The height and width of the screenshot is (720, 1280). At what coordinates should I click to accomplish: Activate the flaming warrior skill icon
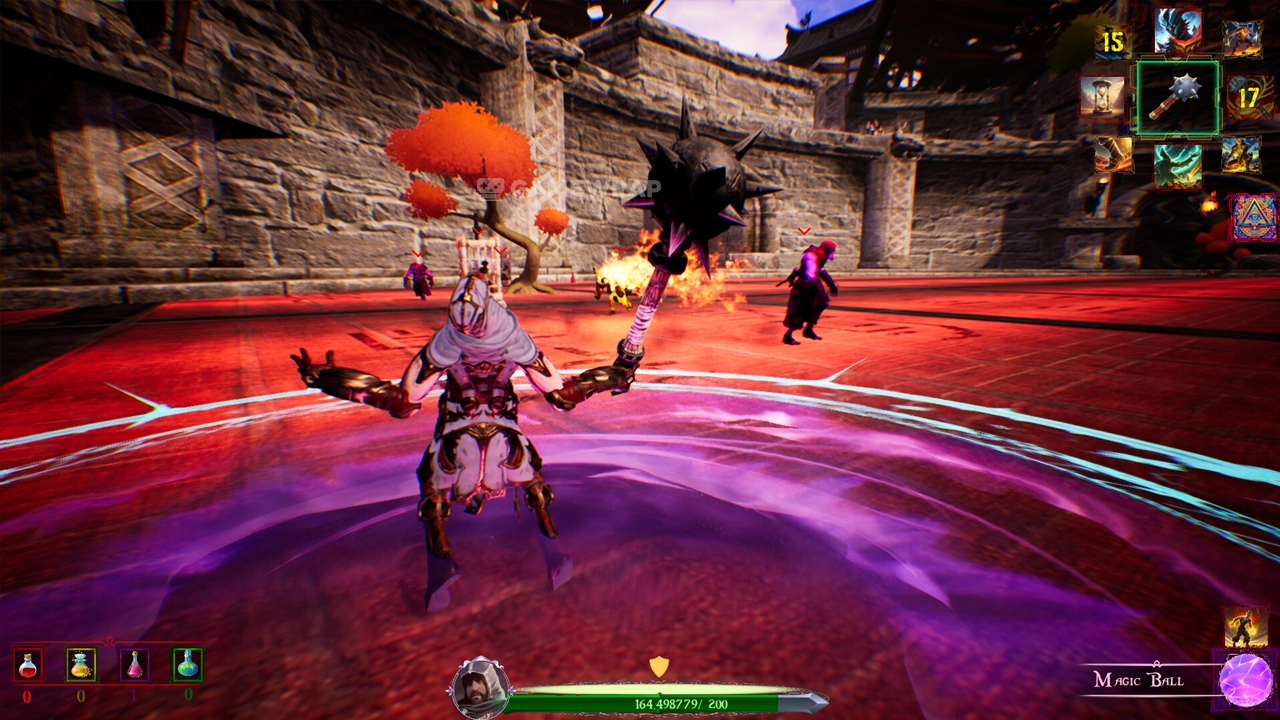(1245, 626)
